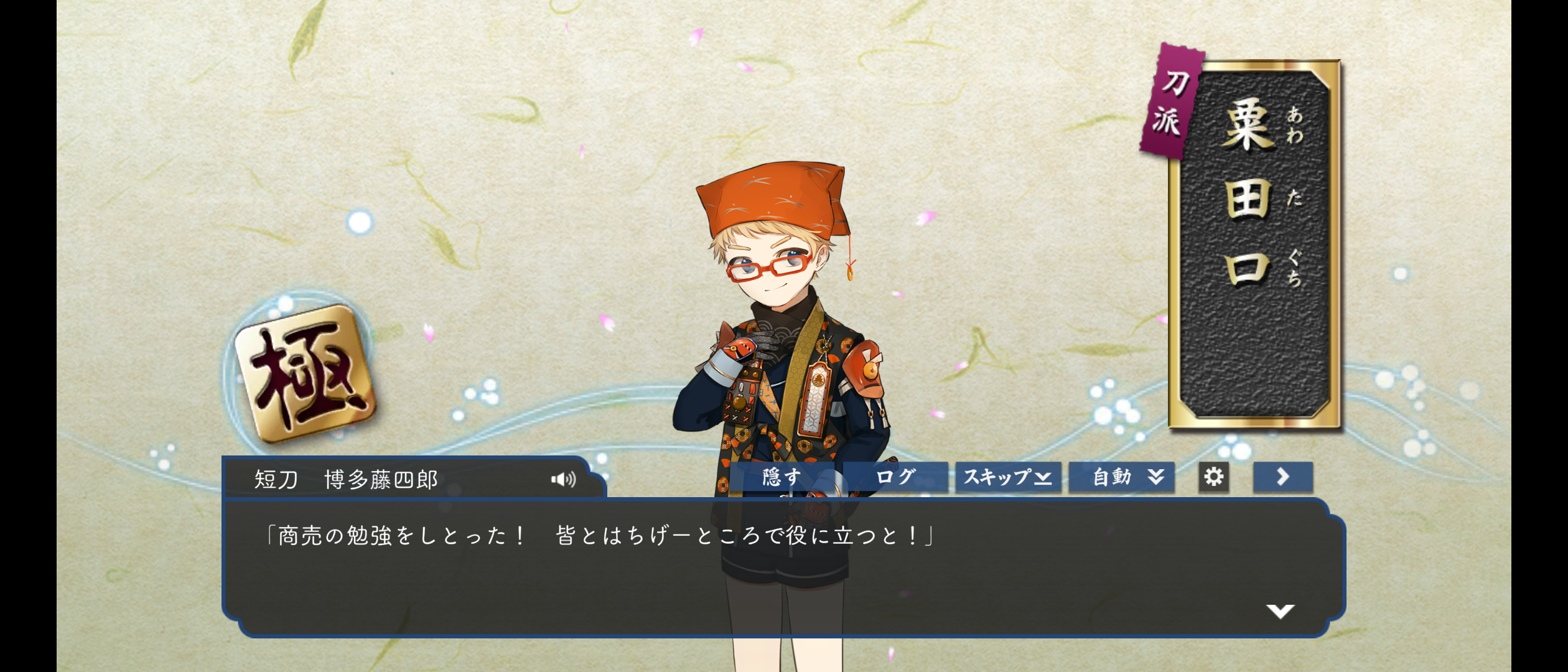Replay voice with the speaker icon

(x=563, y=479)
